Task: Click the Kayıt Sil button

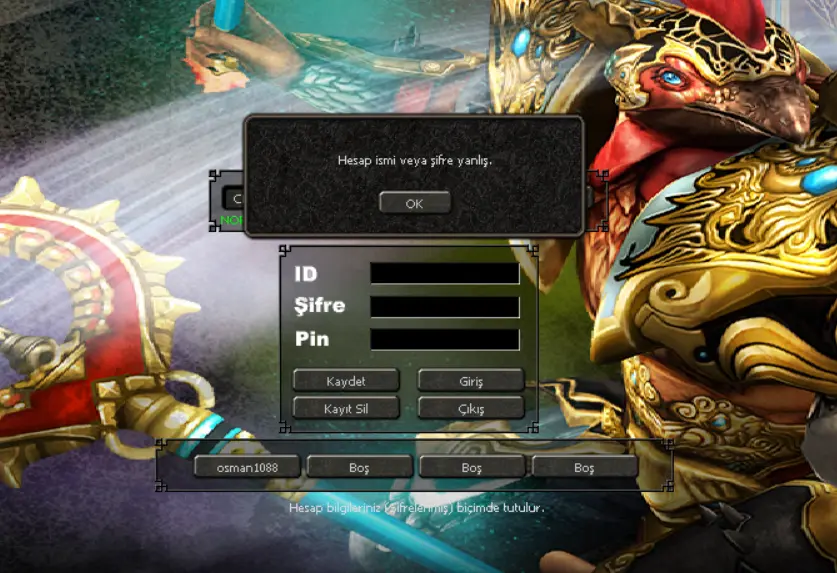Action: tap(346, 408)
